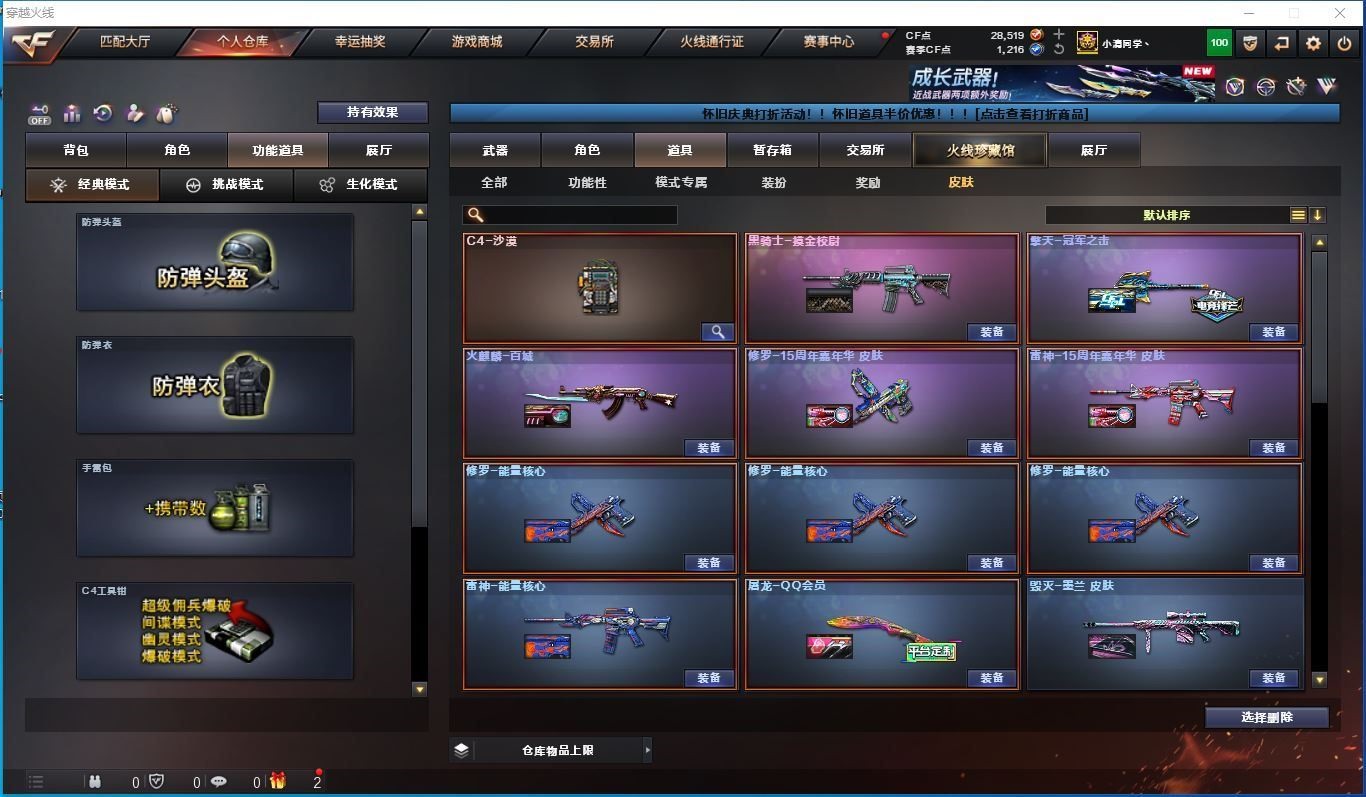Switch to the 武器 weapons tab

[x=495, y=150]
